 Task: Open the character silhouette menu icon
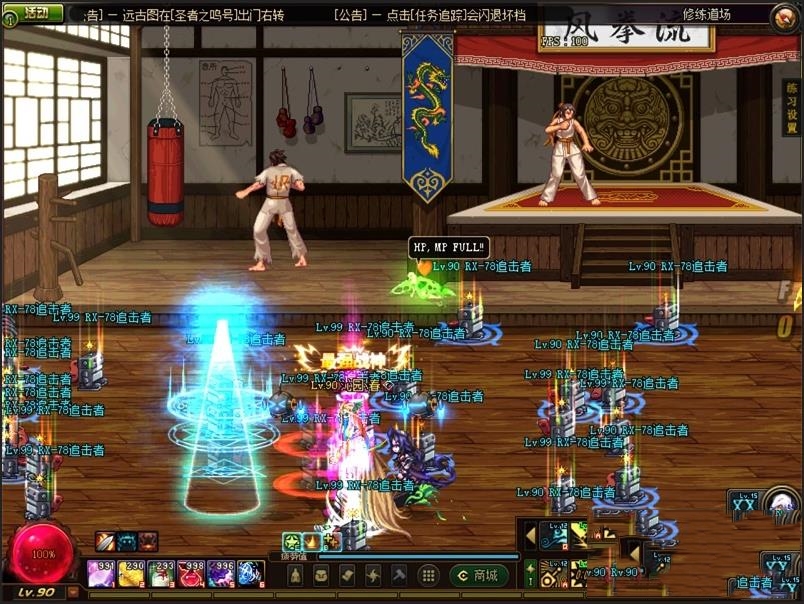296,575
